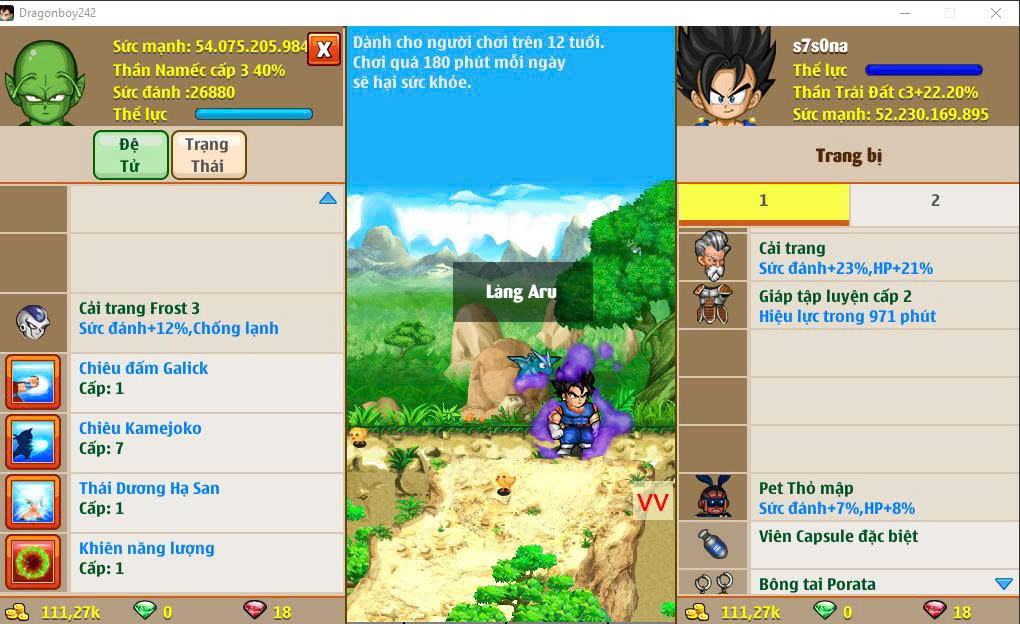Select the Chiêu Kamejoko skill
This screenshot has height=624, width=1020.
pyautogui.click(x=178, y=439)
